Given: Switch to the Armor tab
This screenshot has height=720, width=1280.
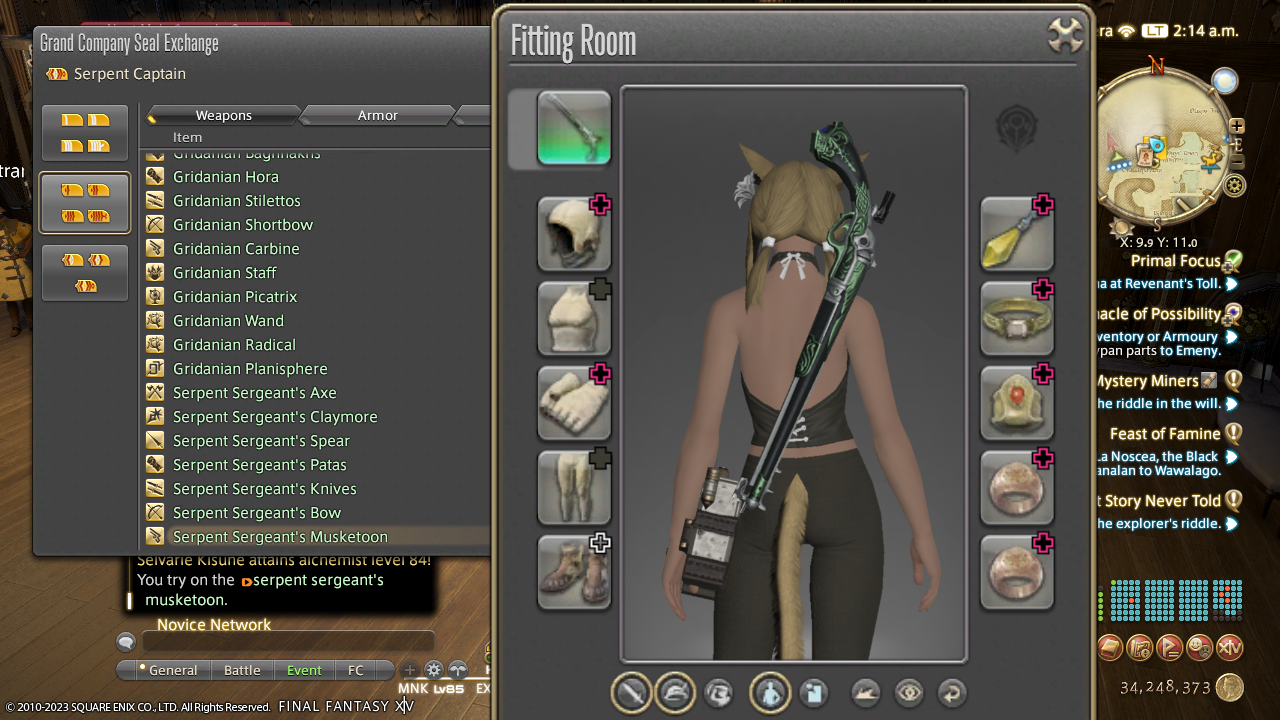Looking at the screenshot, I should click(378, 116).
